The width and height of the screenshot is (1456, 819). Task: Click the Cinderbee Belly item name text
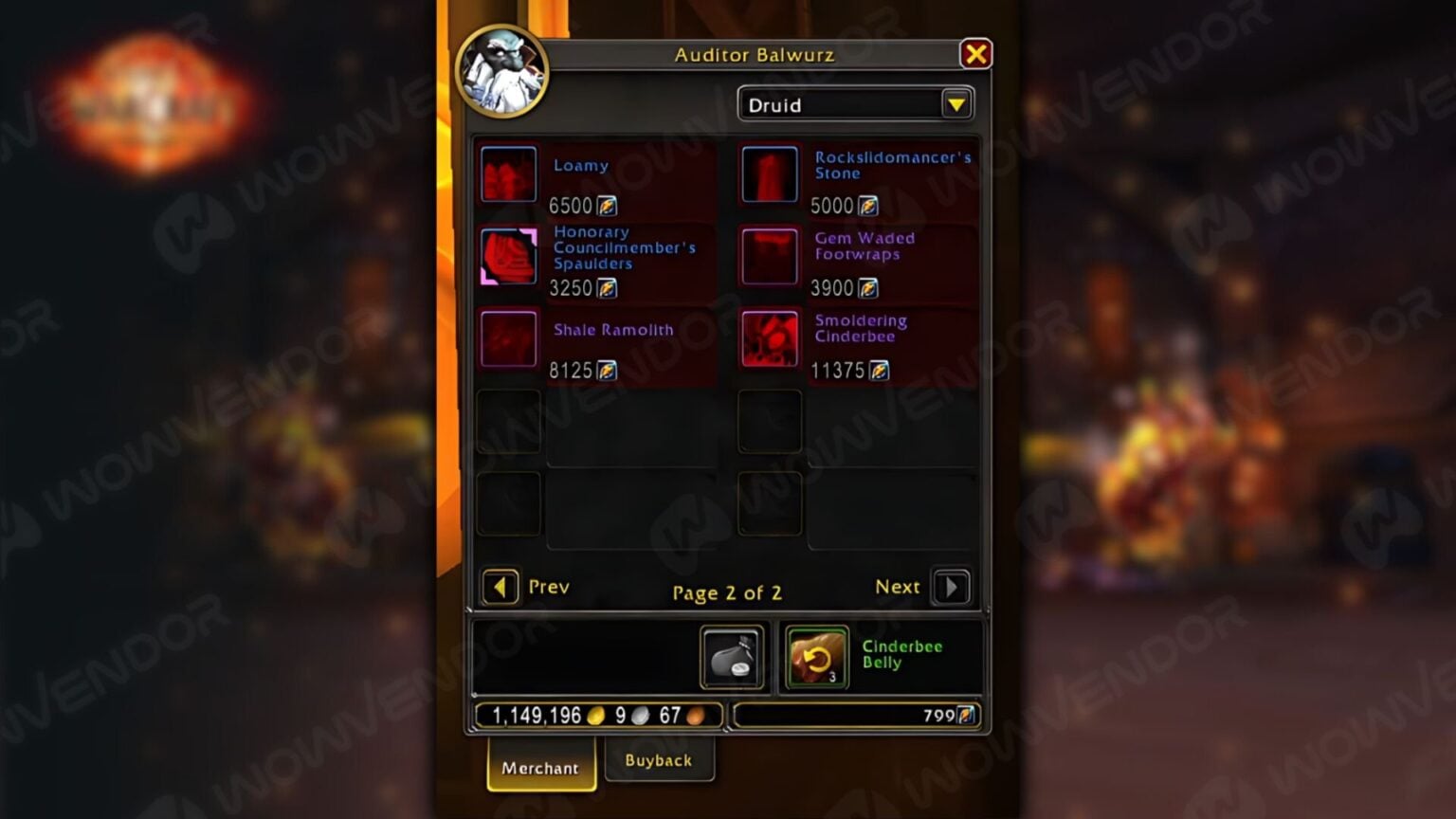click(x=900, y=654)
